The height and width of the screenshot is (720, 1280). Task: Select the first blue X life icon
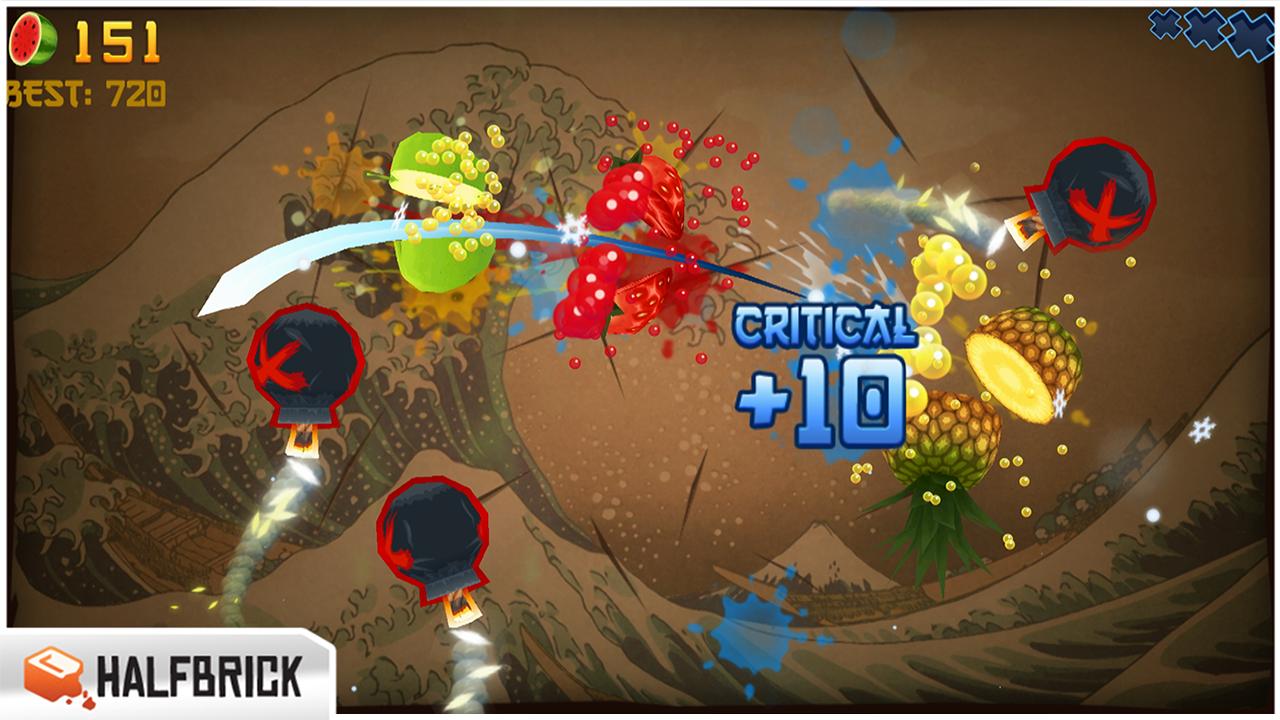pyautogui.click(x=1166, y=26)
